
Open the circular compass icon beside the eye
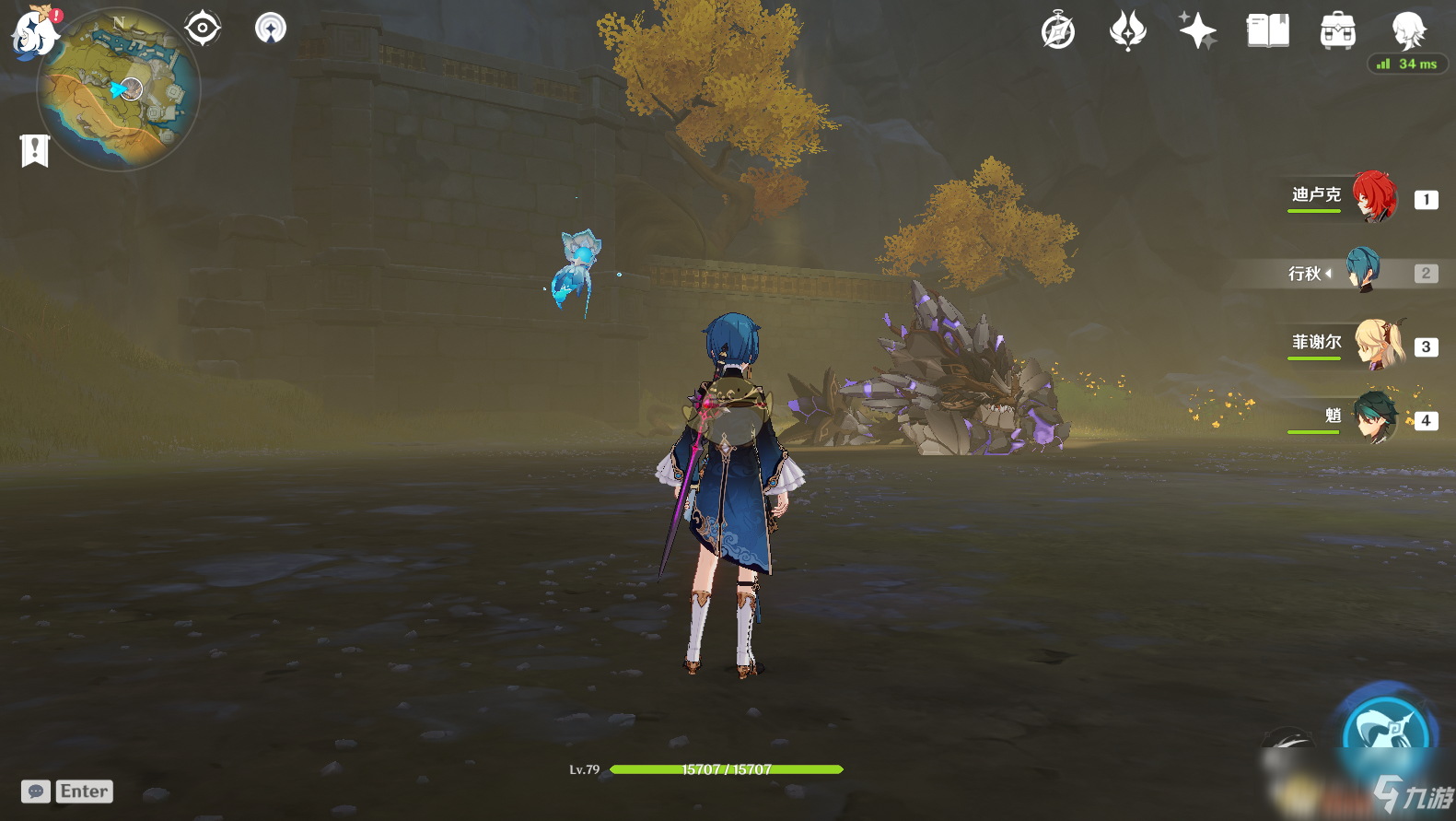(271, 28)
